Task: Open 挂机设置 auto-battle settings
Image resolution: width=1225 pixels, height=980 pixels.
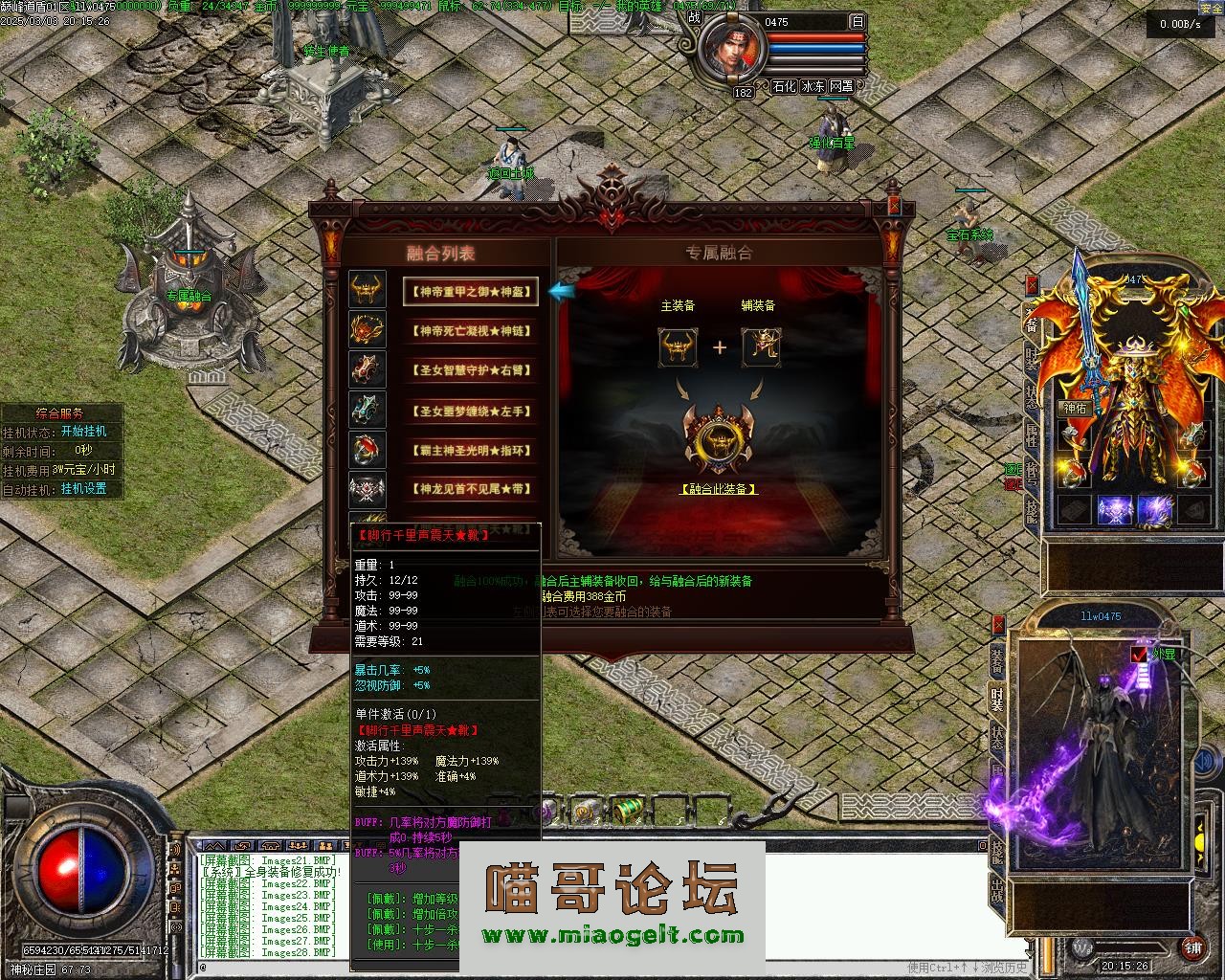Action: (x=84, y=488)
